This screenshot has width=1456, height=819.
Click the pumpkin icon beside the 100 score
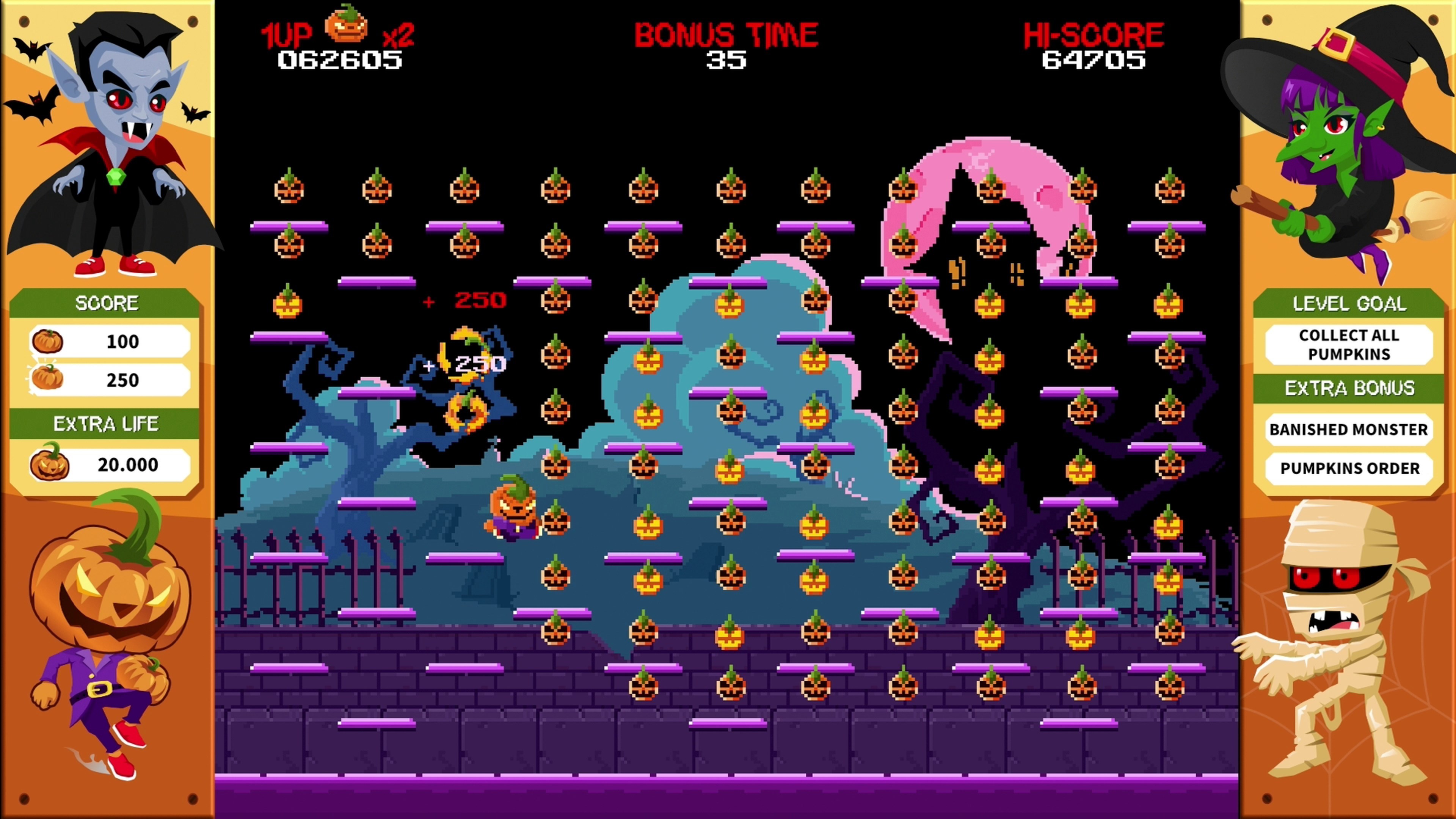point(48,341)
